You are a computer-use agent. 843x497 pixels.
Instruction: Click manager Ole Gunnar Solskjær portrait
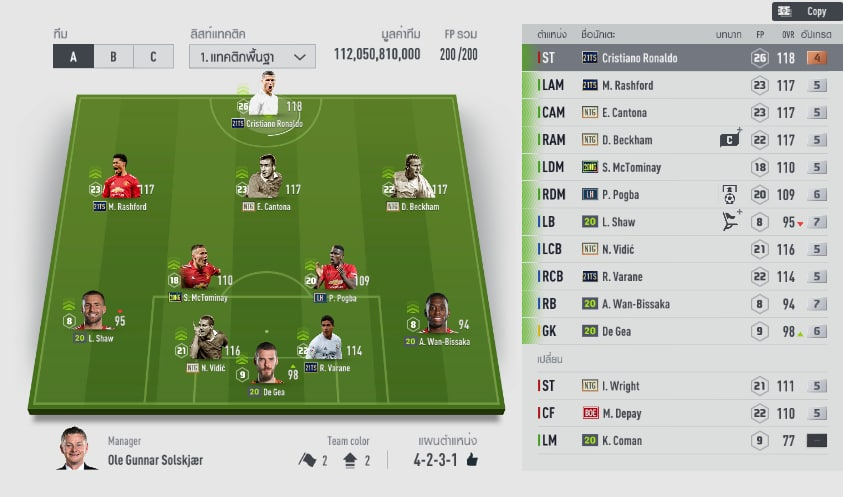79,448
